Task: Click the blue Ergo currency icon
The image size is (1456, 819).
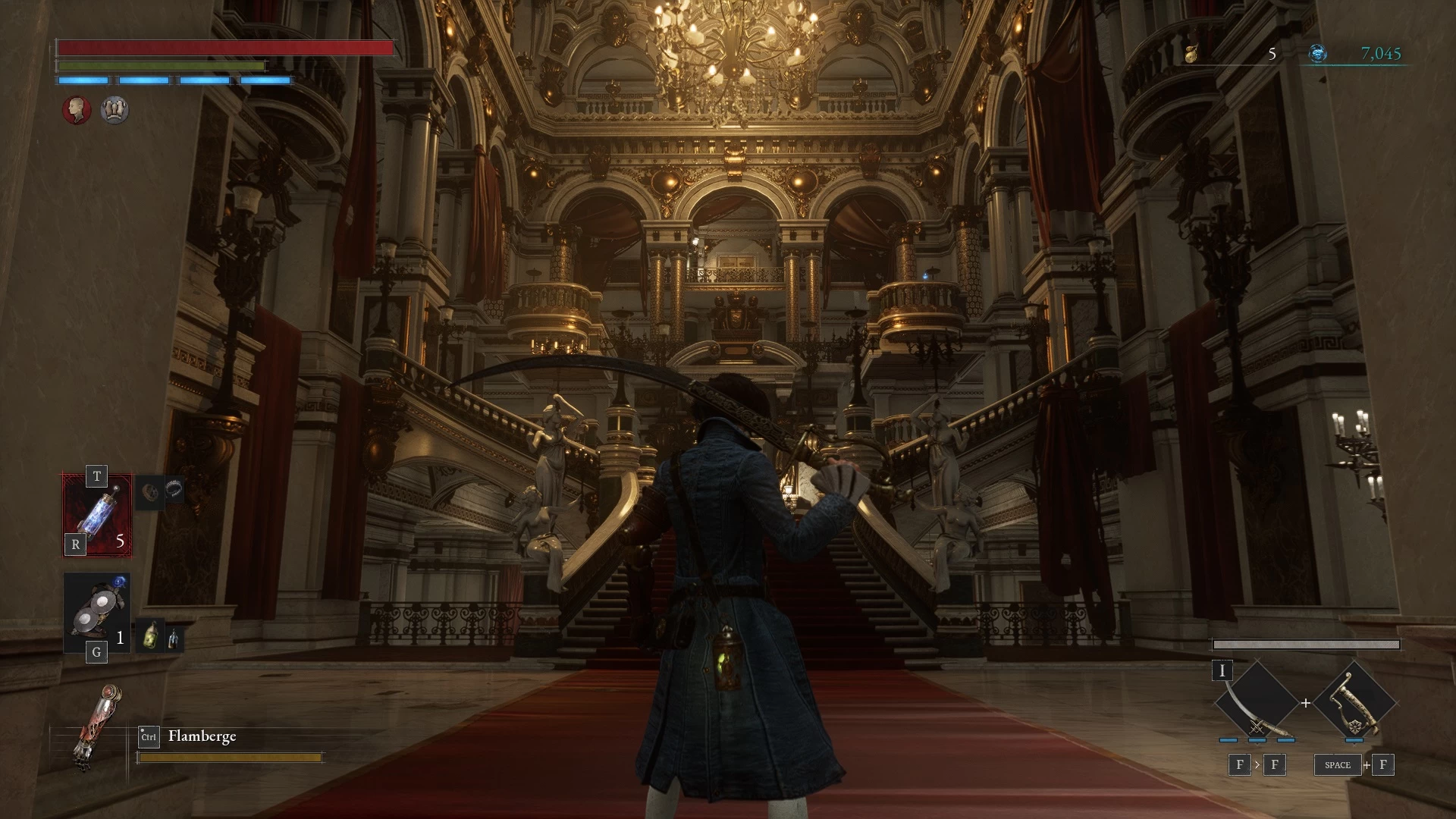Action: point(1318,54)
